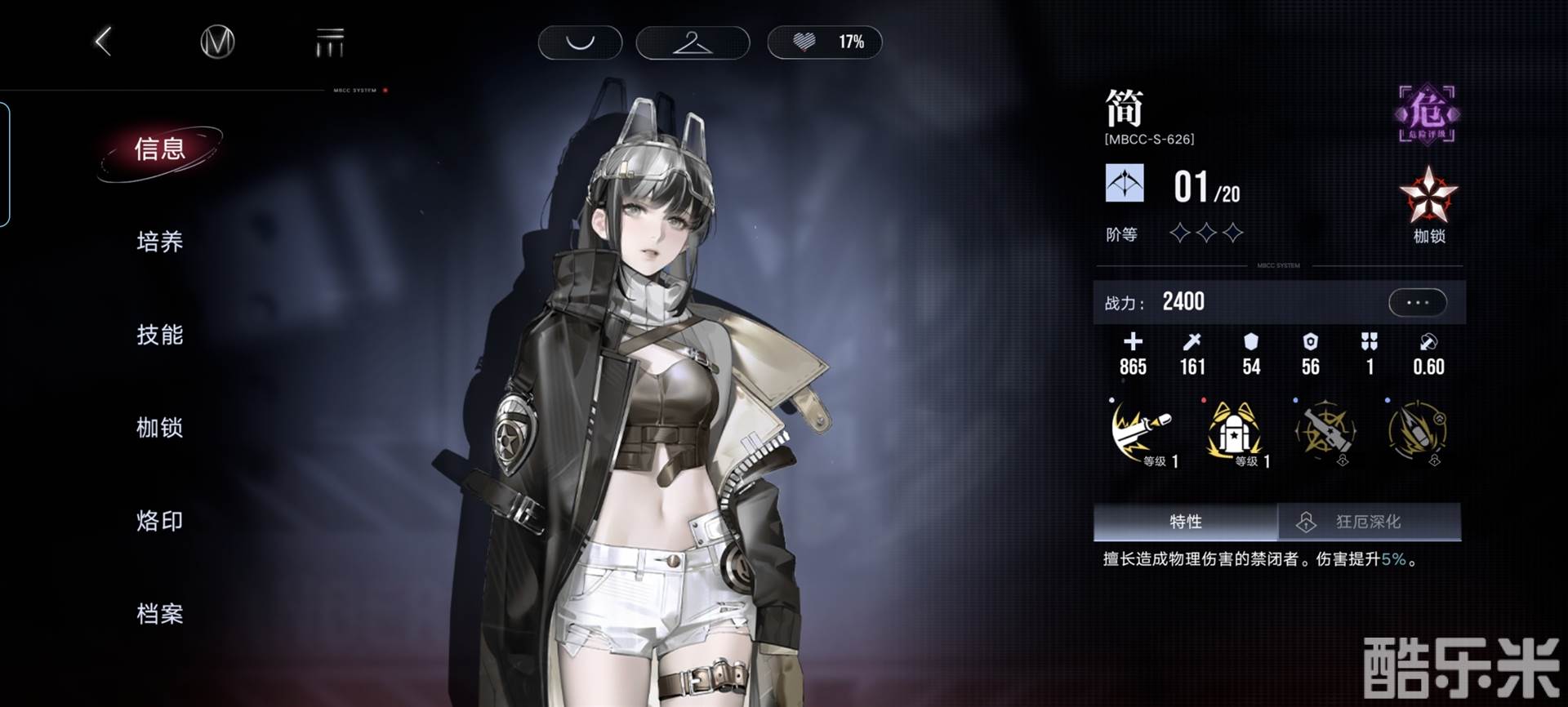Select the 信息 menu entry

160,149
